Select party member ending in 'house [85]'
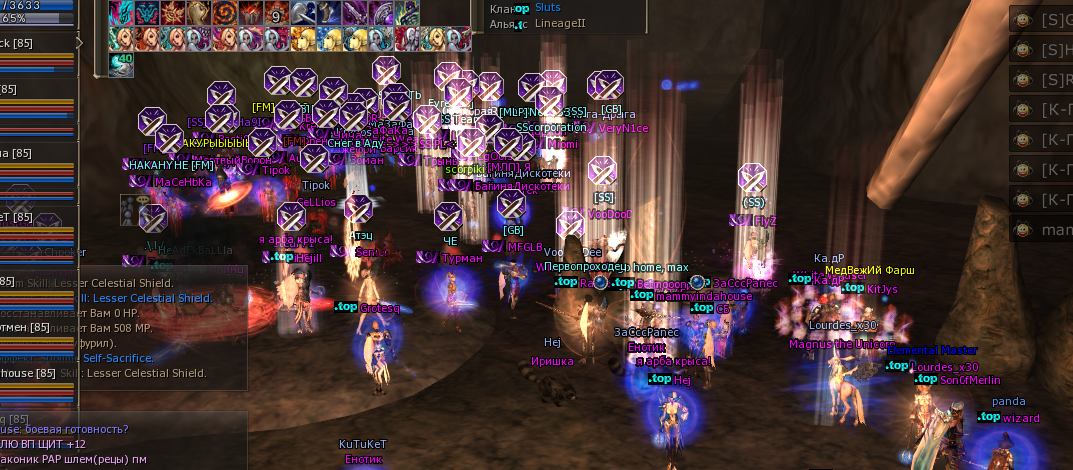 [x=22, y=373]
